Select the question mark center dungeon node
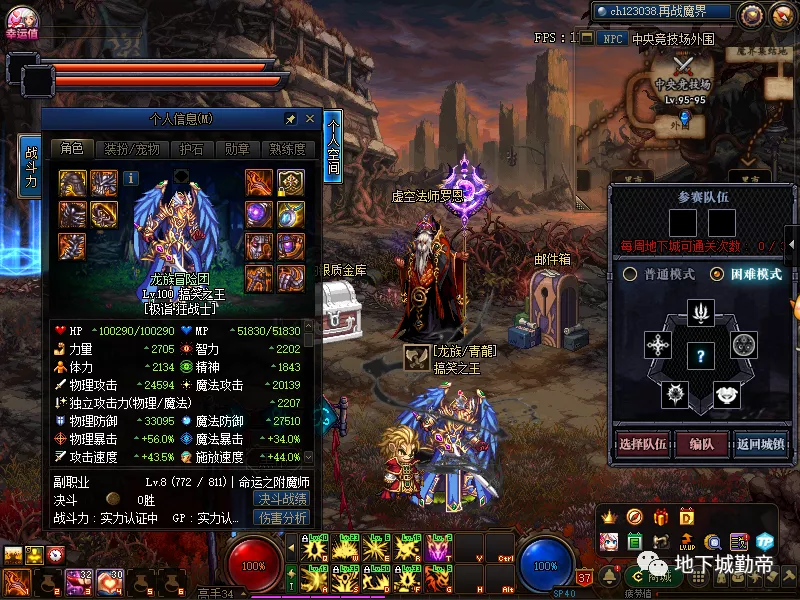Image resolution: width=800 pixels, height=600 pixels. coord(701,354)
